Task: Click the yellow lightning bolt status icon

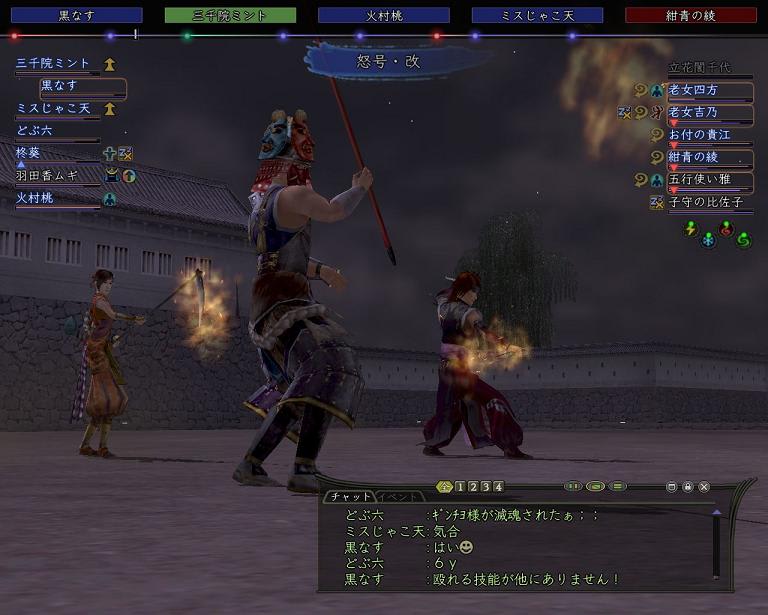Action: click(x=690, y=228)
